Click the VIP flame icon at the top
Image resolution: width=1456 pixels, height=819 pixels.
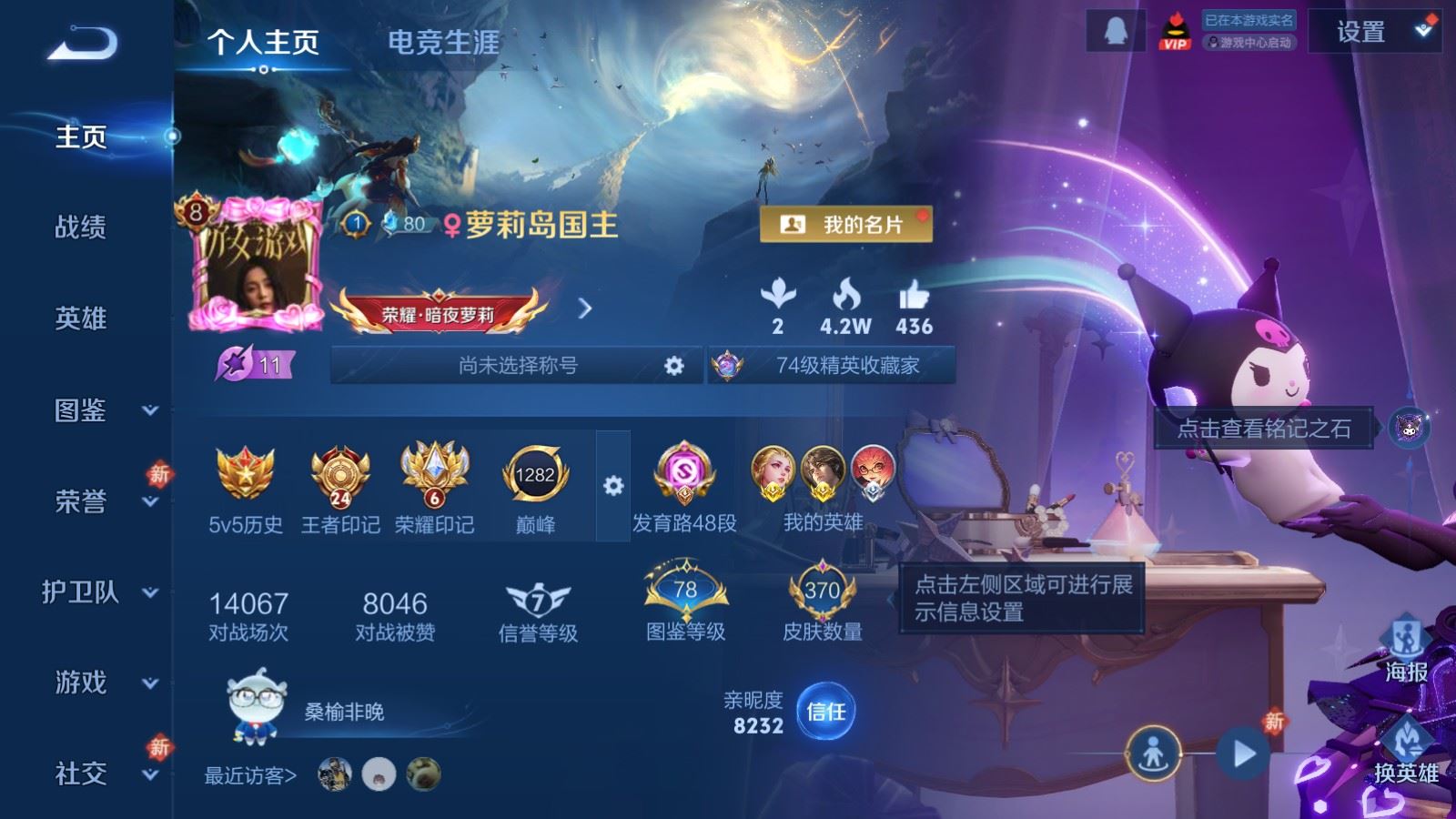[x=1177, y=30]
